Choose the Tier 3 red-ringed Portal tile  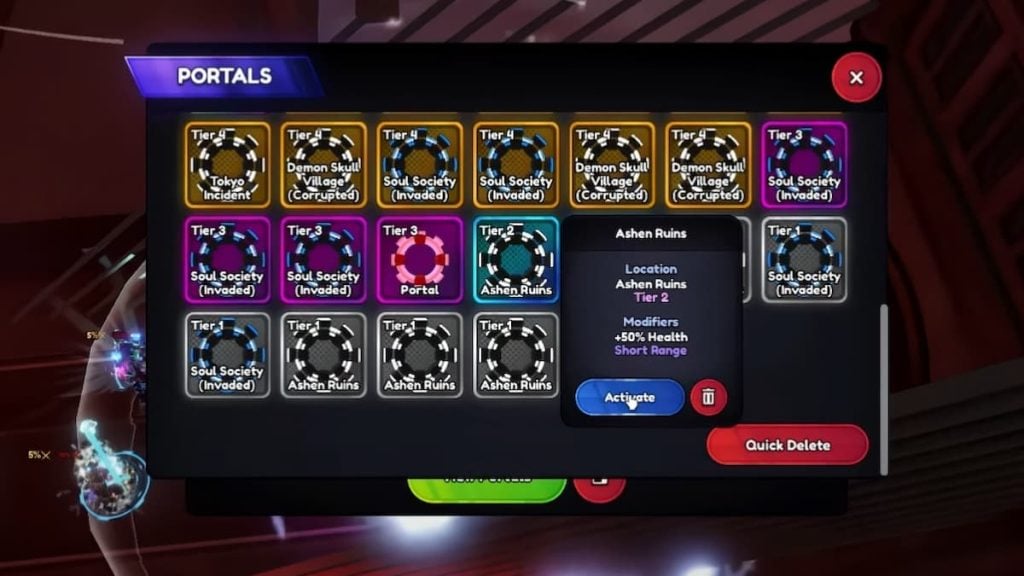point(420,259)
